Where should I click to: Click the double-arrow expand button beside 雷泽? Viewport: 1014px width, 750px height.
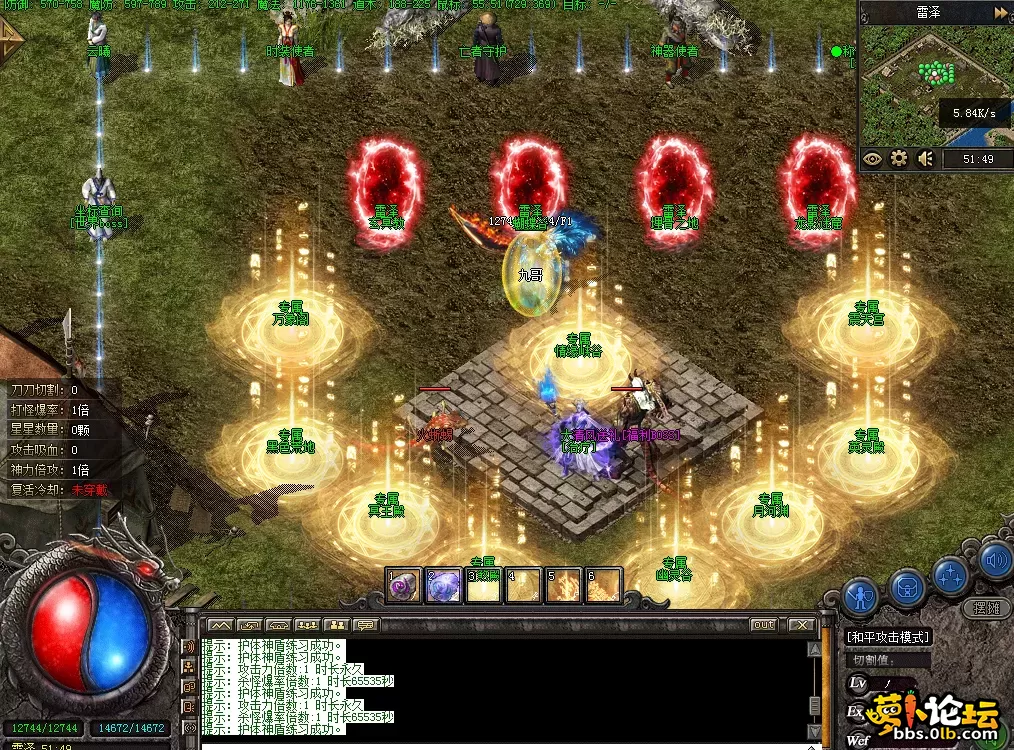[1001, 12]
